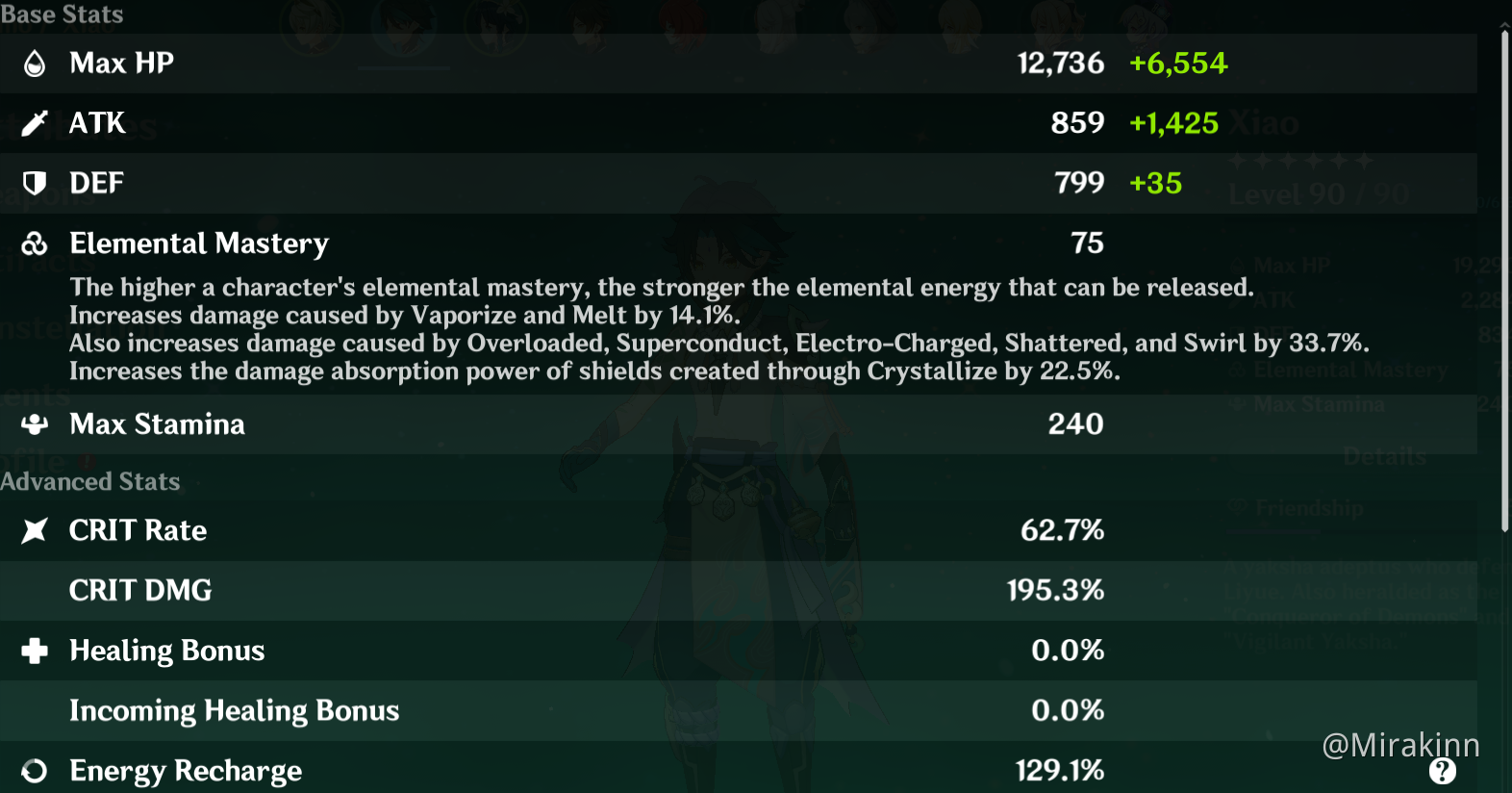Viewport: 1512px width, 793px height.
Task: Click the Max Stamina icon
Action: click(x=35, y=423)
